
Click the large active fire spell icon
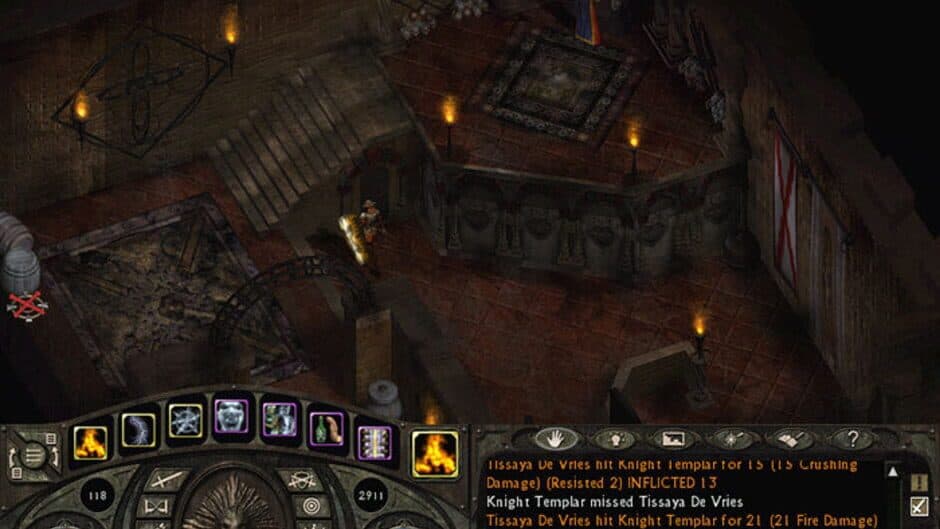pos(435,453)
